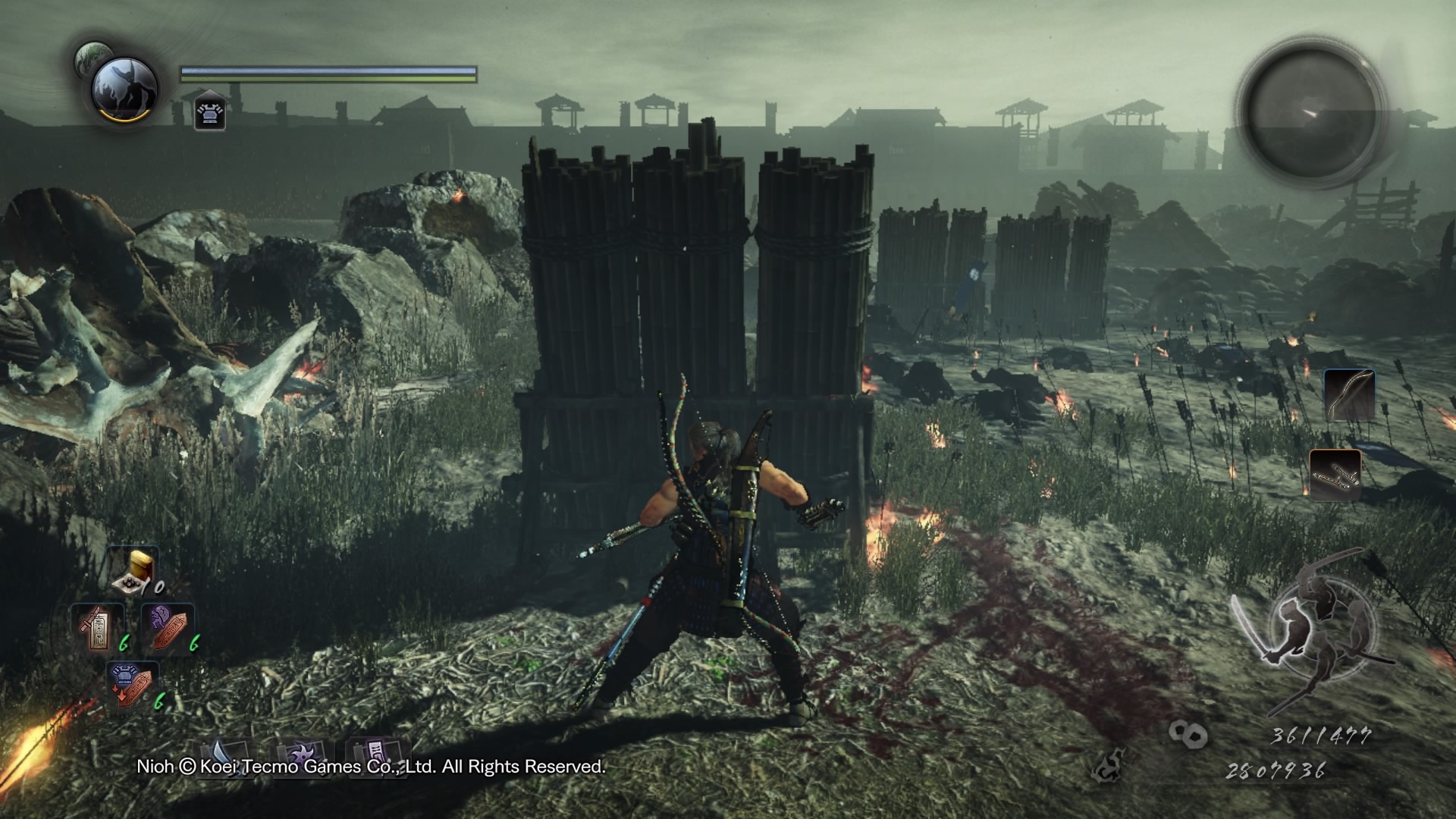Activate the purple sloth talisman slot
Viewport: 1456px width, 819px height.
tap(168, 626)
